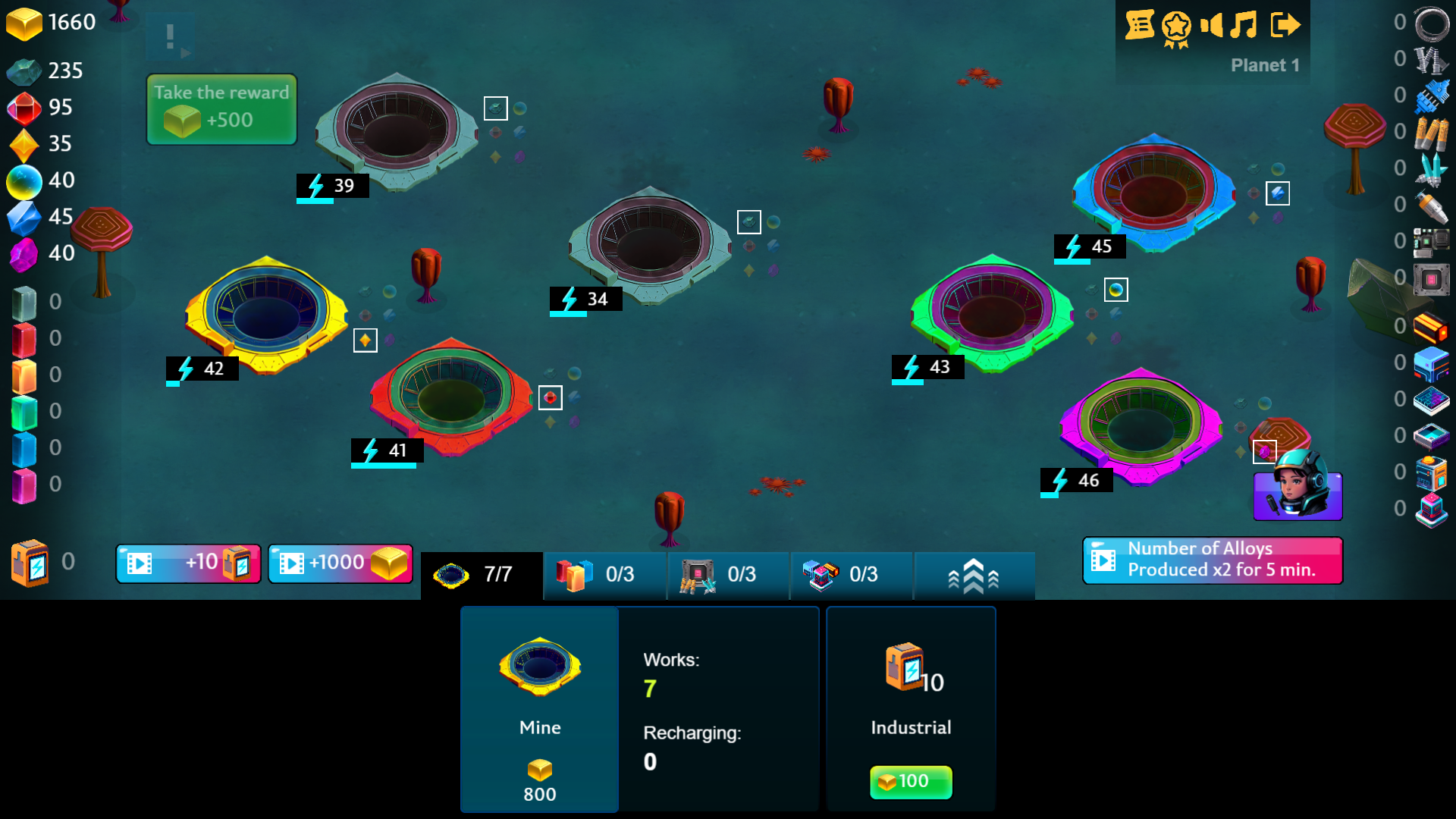
Task: Buy an Industrial building for 100
Action: point(910,782)
